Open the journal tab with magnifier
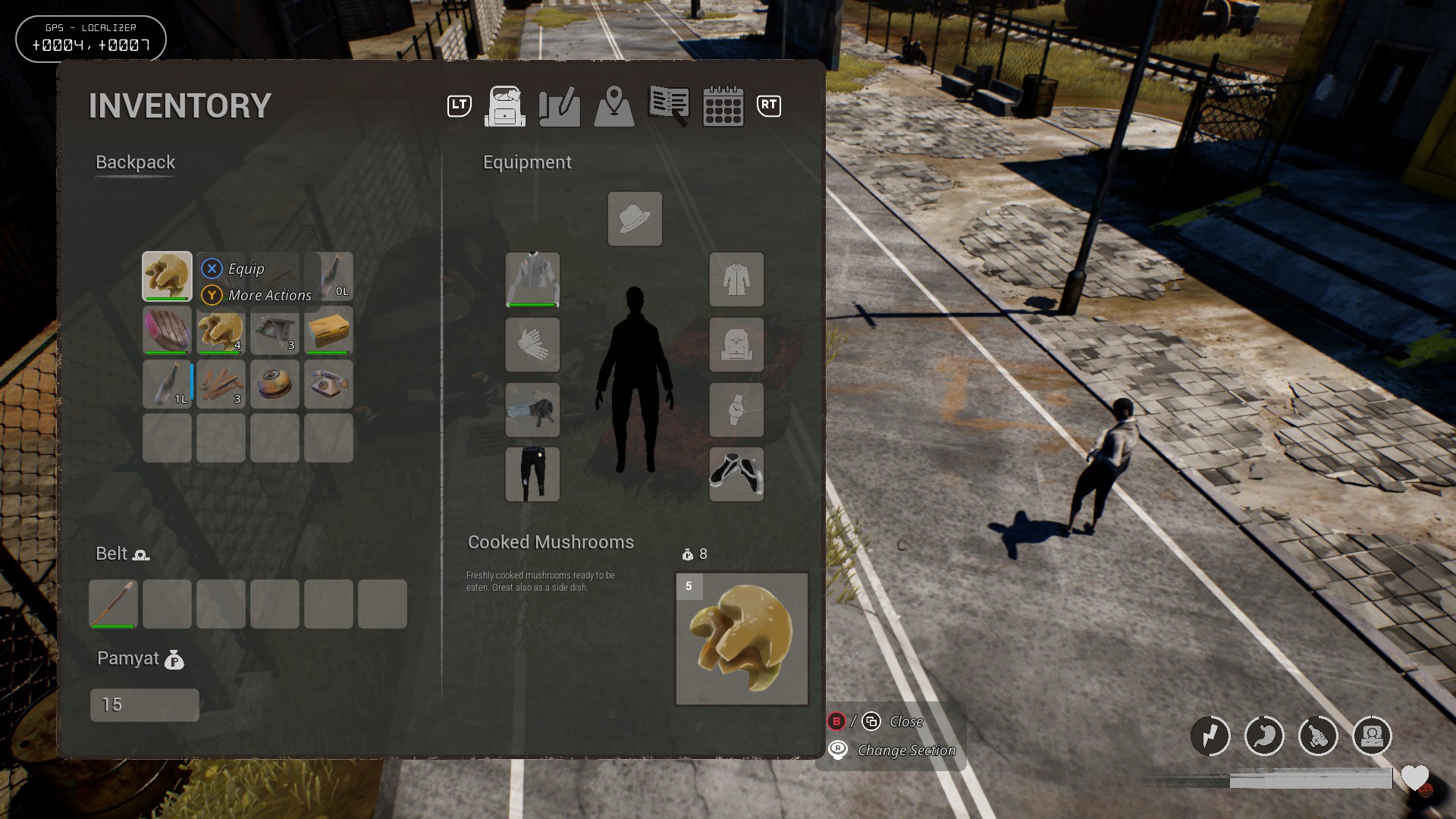Viewport: 1456px width, 819px height. pos(668,106)
